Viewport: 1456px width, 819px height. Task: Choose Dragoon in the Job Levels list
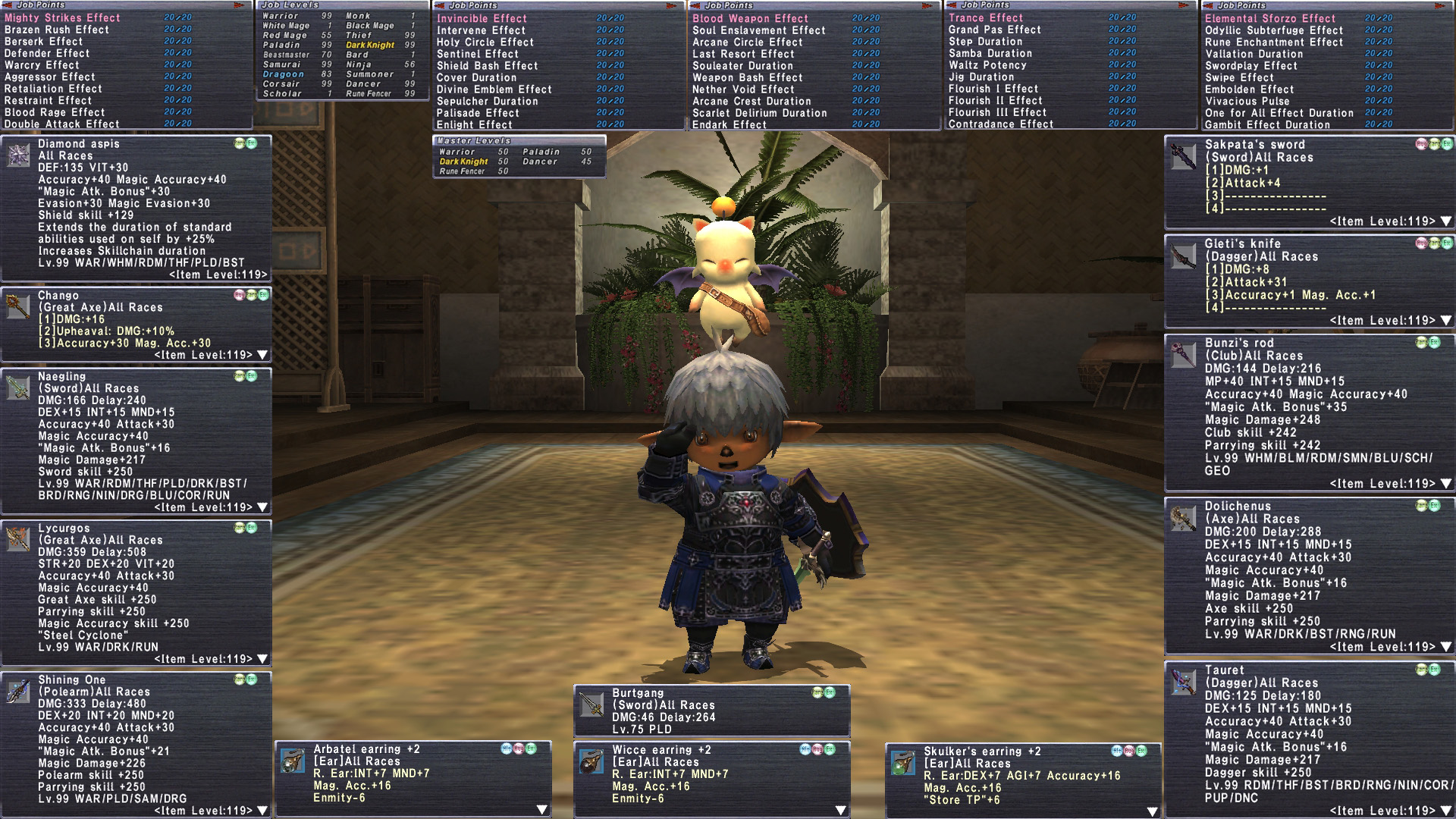coord(284,74)
